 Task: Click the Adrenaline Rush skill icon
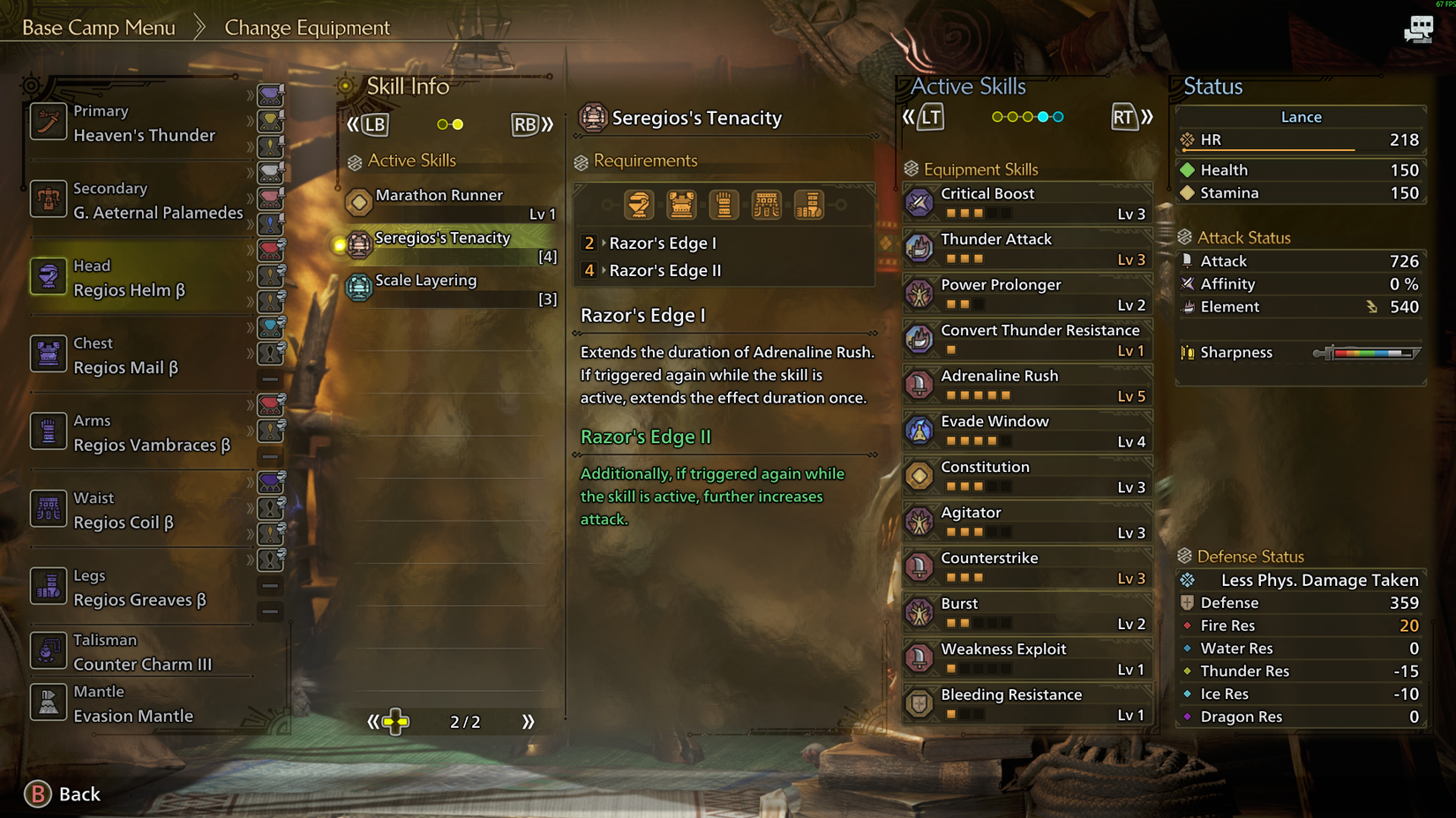pyautogui.click(x=919, y=385)
